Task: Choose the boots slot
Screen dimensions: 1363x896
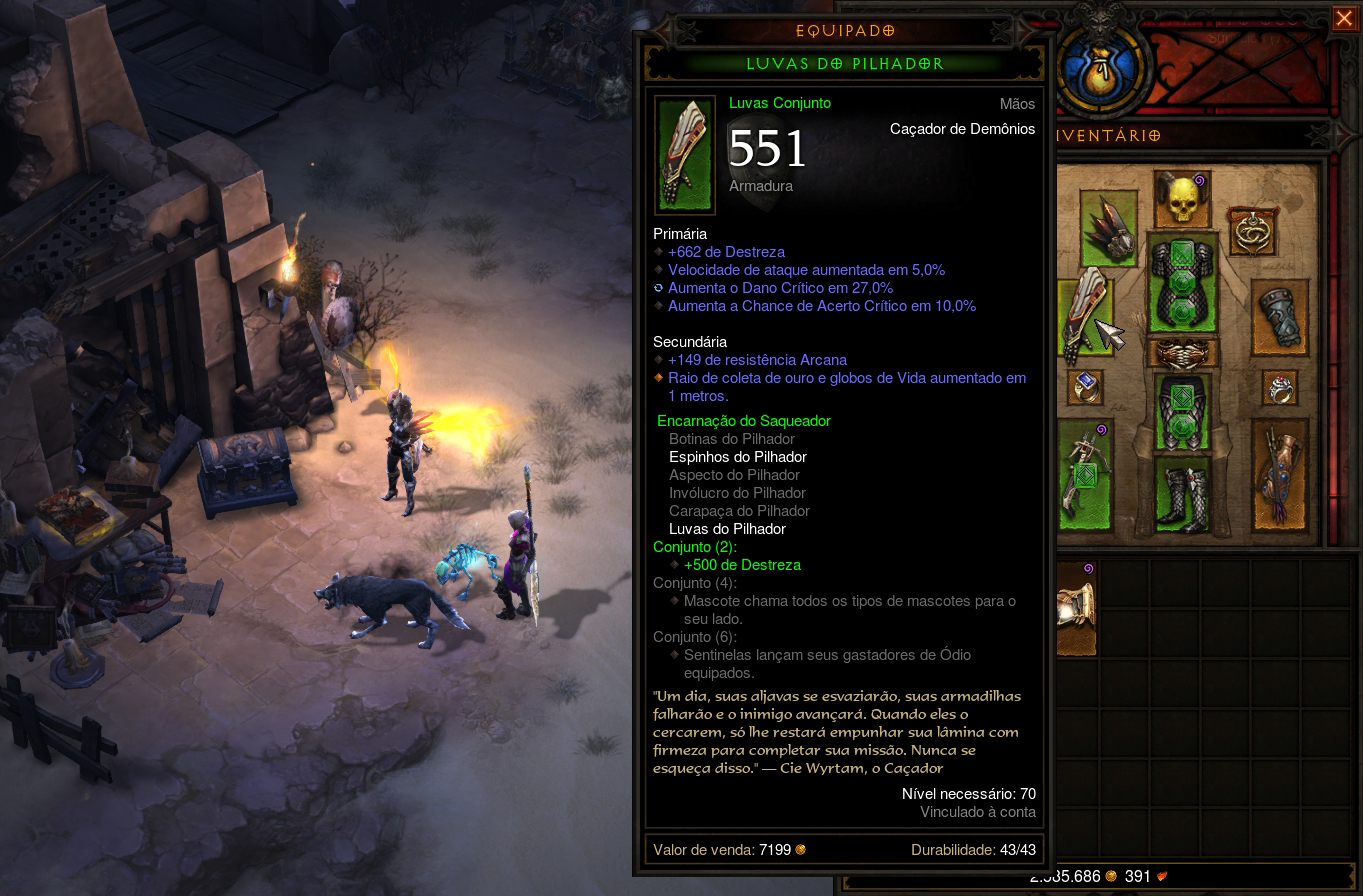Action: coord(1182,494)
